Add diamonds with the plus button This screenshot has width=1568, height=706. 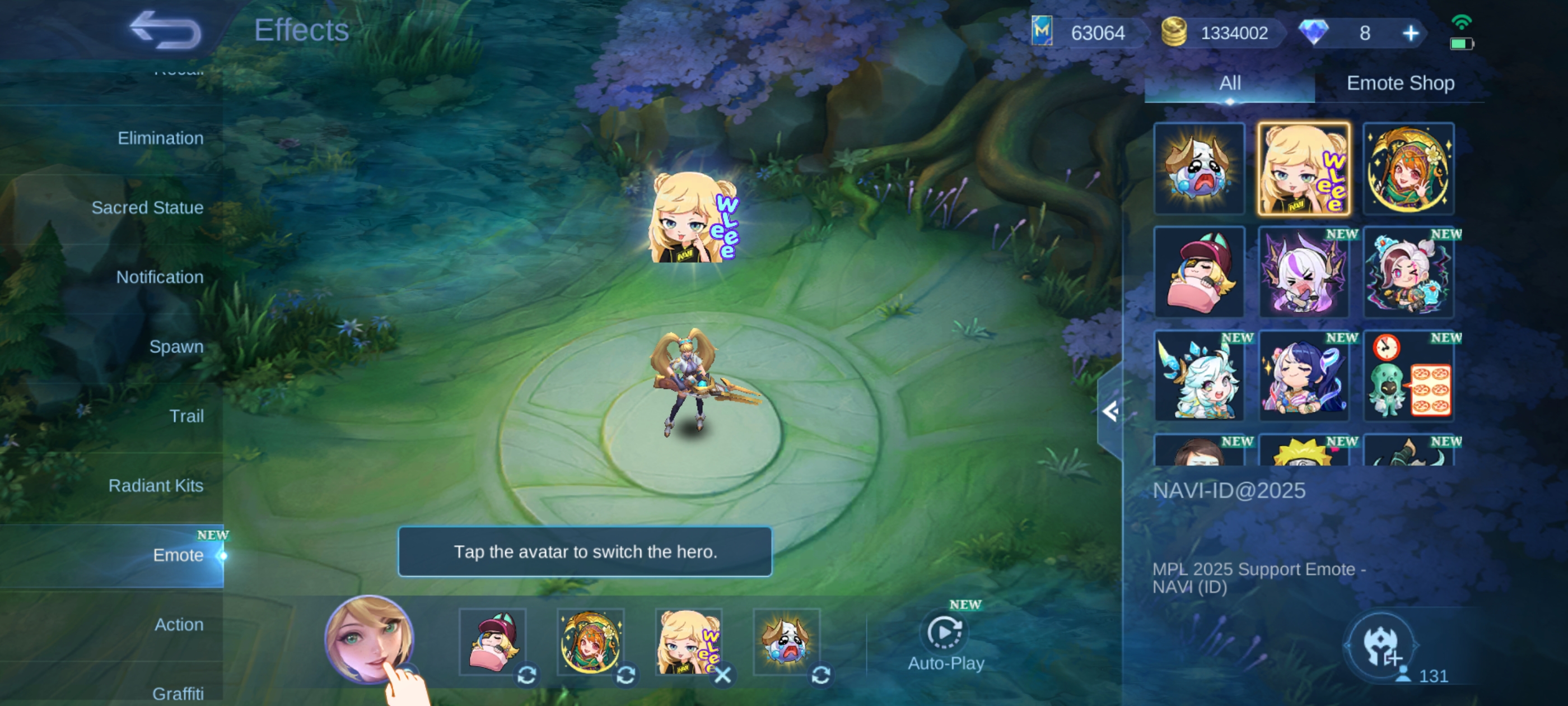click(x=1410, y=33)
